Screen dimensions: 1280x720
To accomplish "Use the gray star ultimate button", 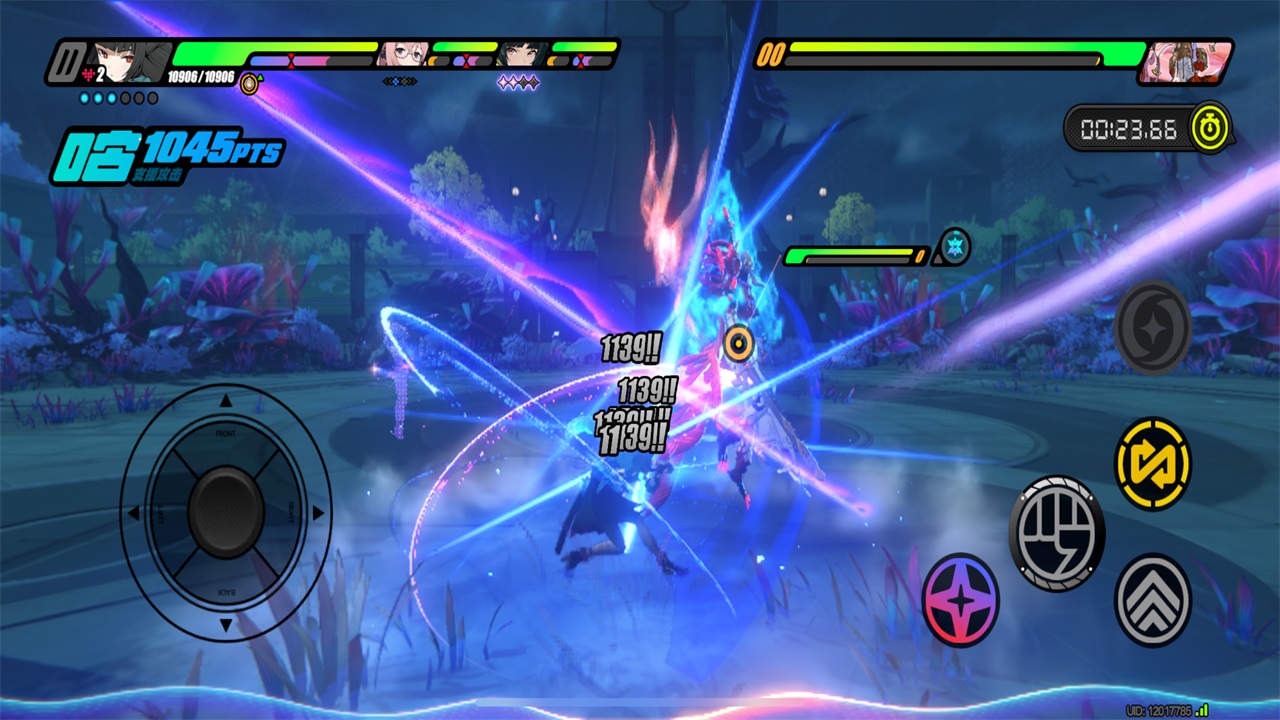I will (1153, 327).
